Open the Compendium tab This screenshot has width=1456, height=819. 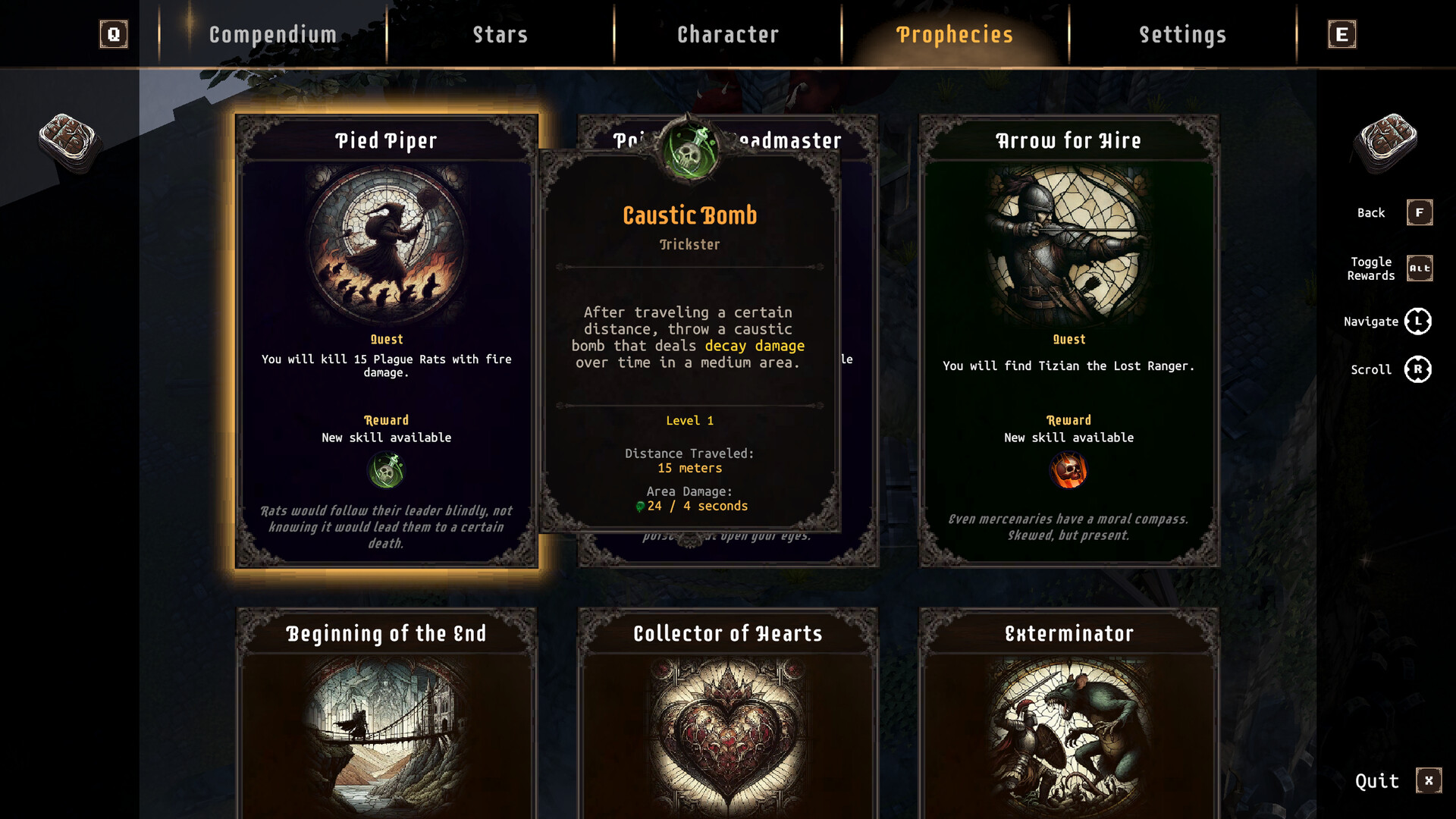click(x=272, y=35)
